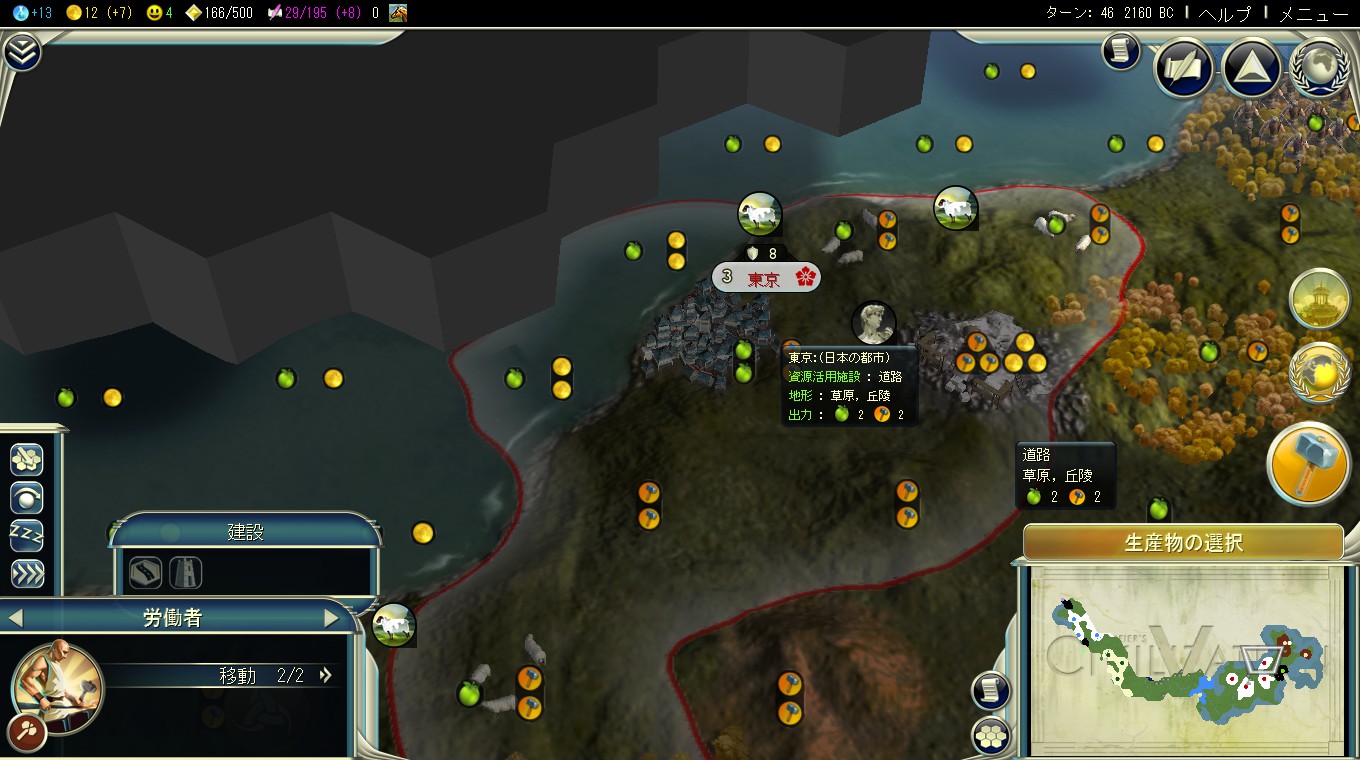Select the 東京 city banner
Viewport: 1360px width, 760px height.
tap(766, 277)
